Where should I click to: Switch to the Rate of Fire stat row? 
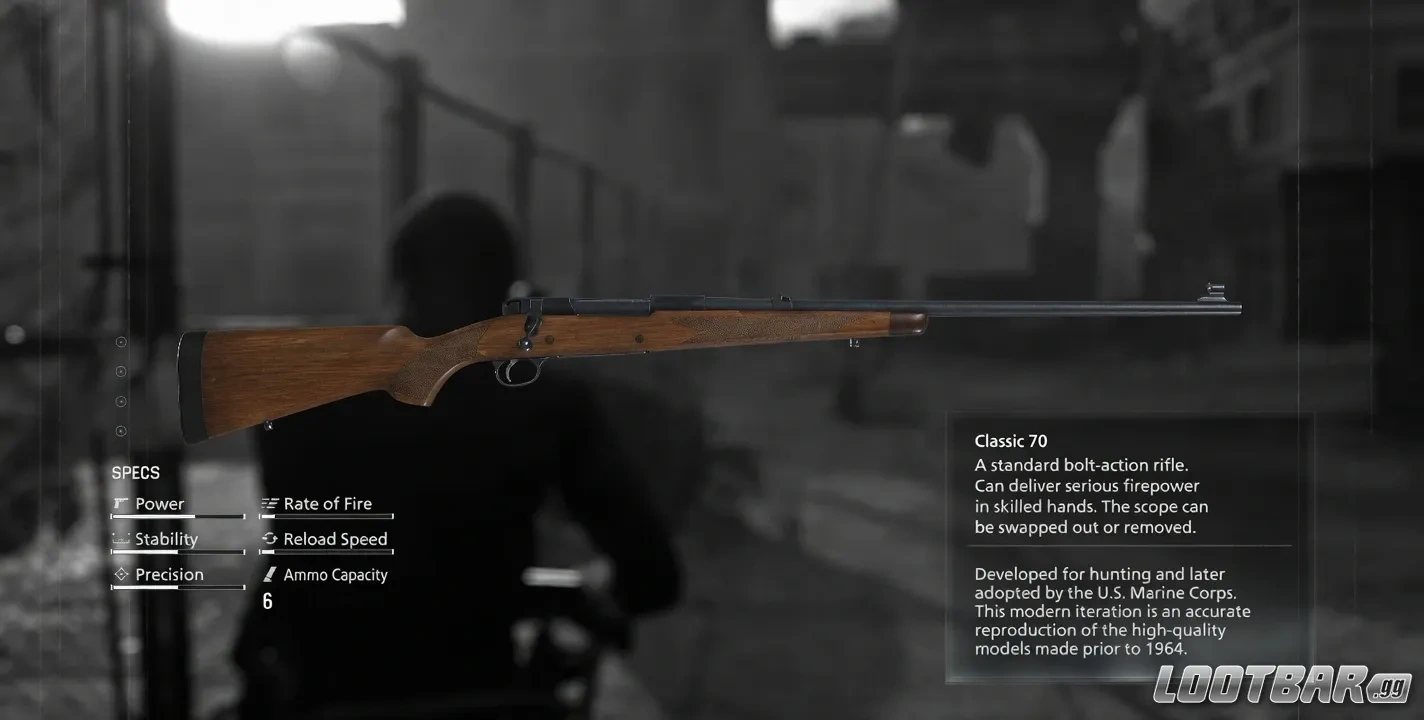pos(328,503)
